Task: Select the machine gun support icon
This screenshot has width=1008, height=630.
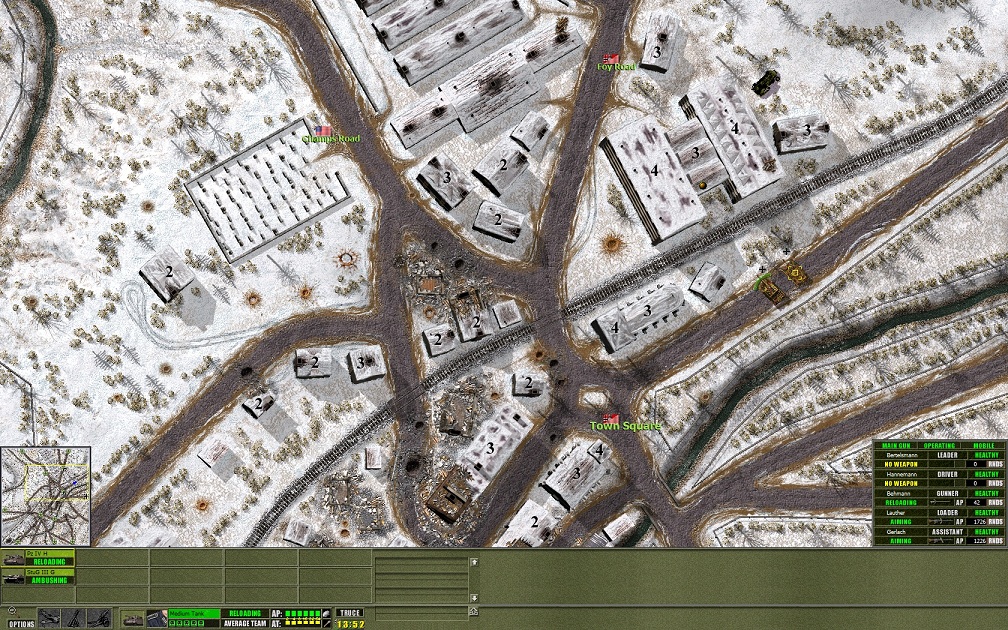Action: click(x=51, y=618)
